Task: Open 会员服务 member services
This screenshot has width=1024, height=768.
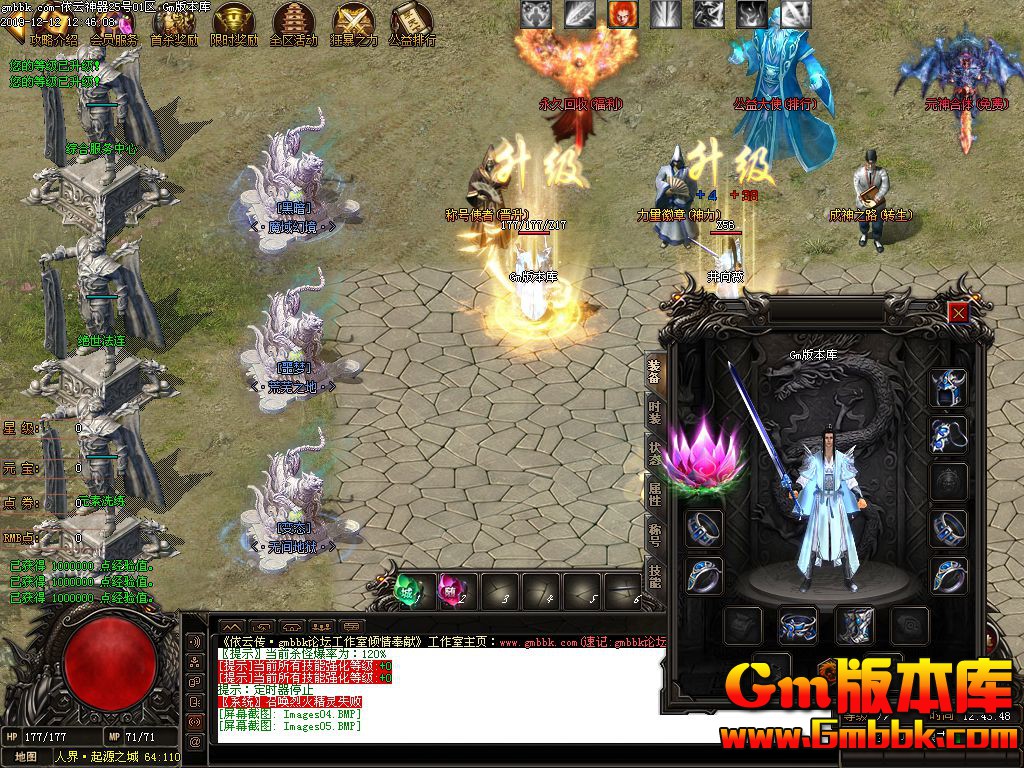Action: [x=113, y=23]
